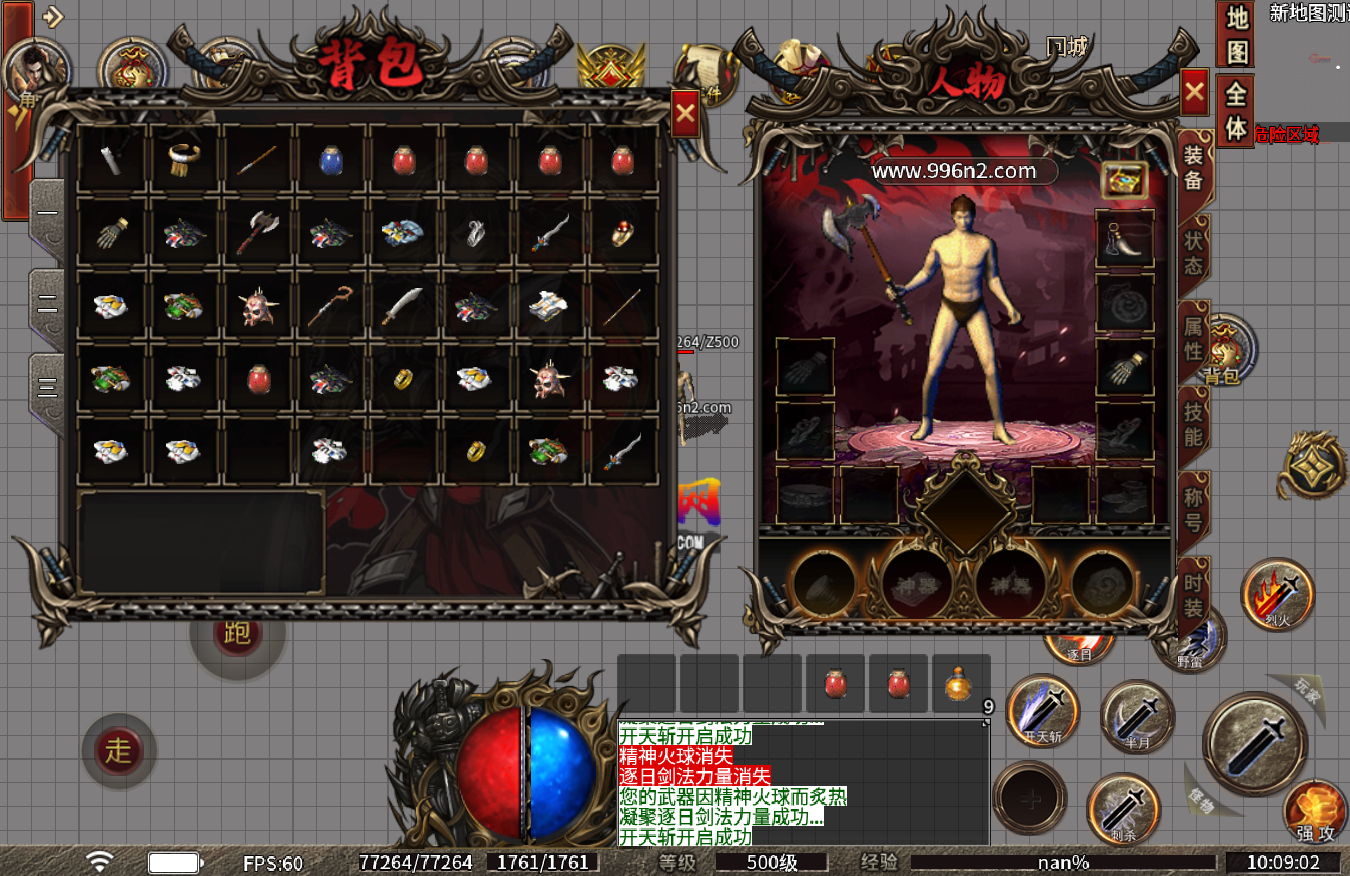This screenshot has width=1350, height=876.
Task: Open the 地图 map button
Action: point(1237,32)
